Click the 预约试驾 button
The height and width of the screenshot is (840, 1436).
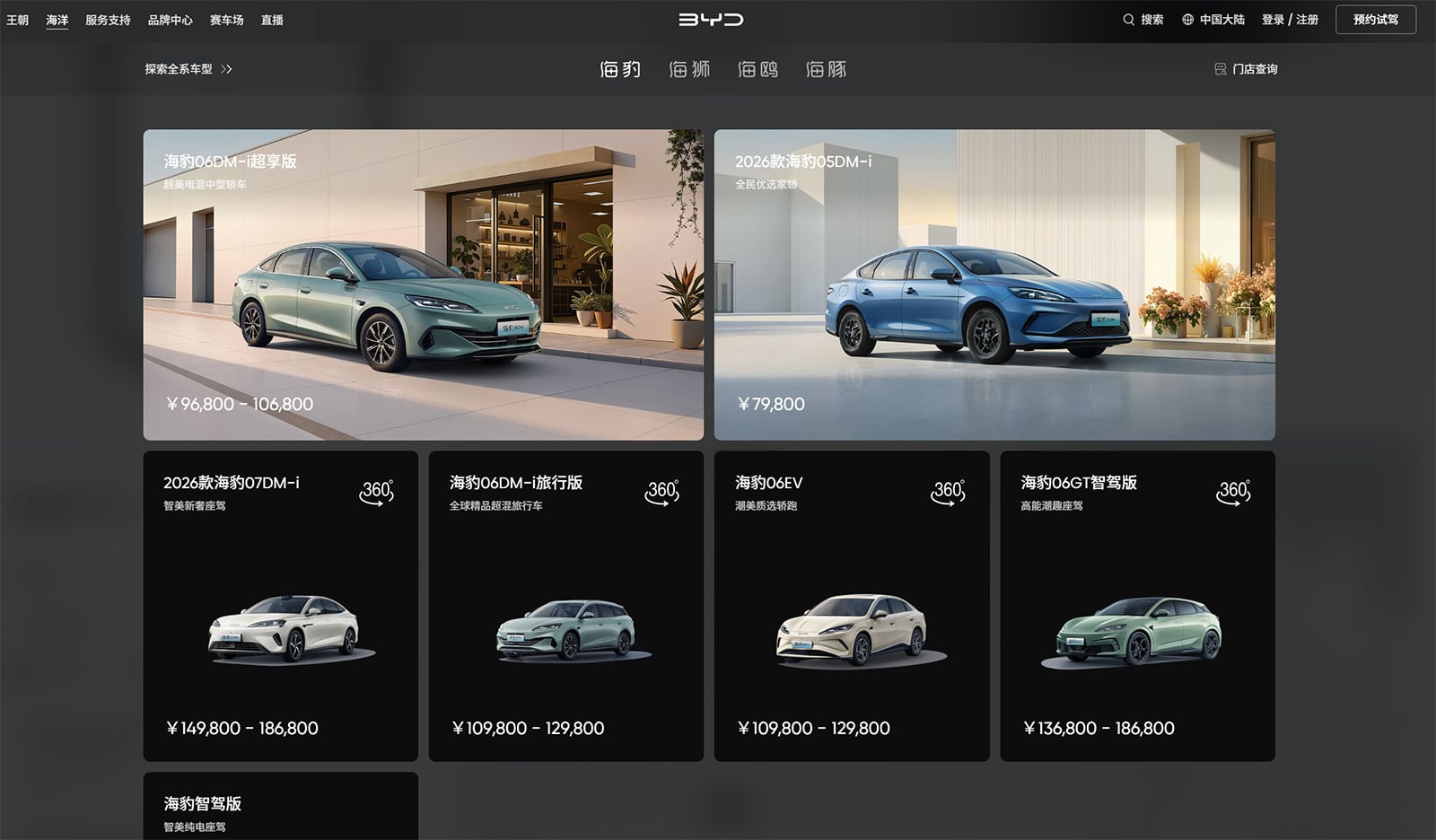pyautogui.click(x=1378, y=19)
